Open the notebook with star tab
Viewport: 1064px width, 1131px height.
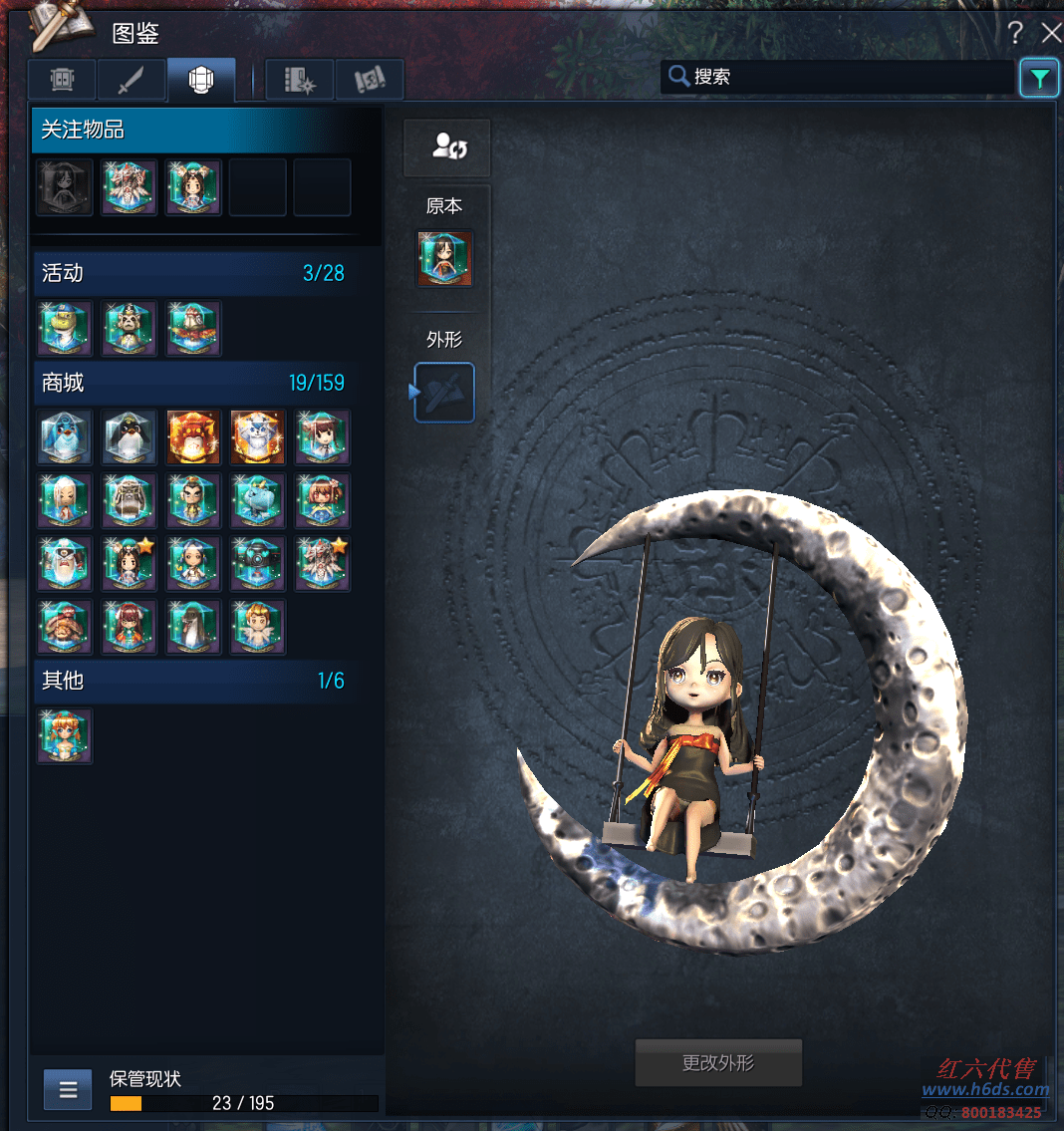[300, 80]
